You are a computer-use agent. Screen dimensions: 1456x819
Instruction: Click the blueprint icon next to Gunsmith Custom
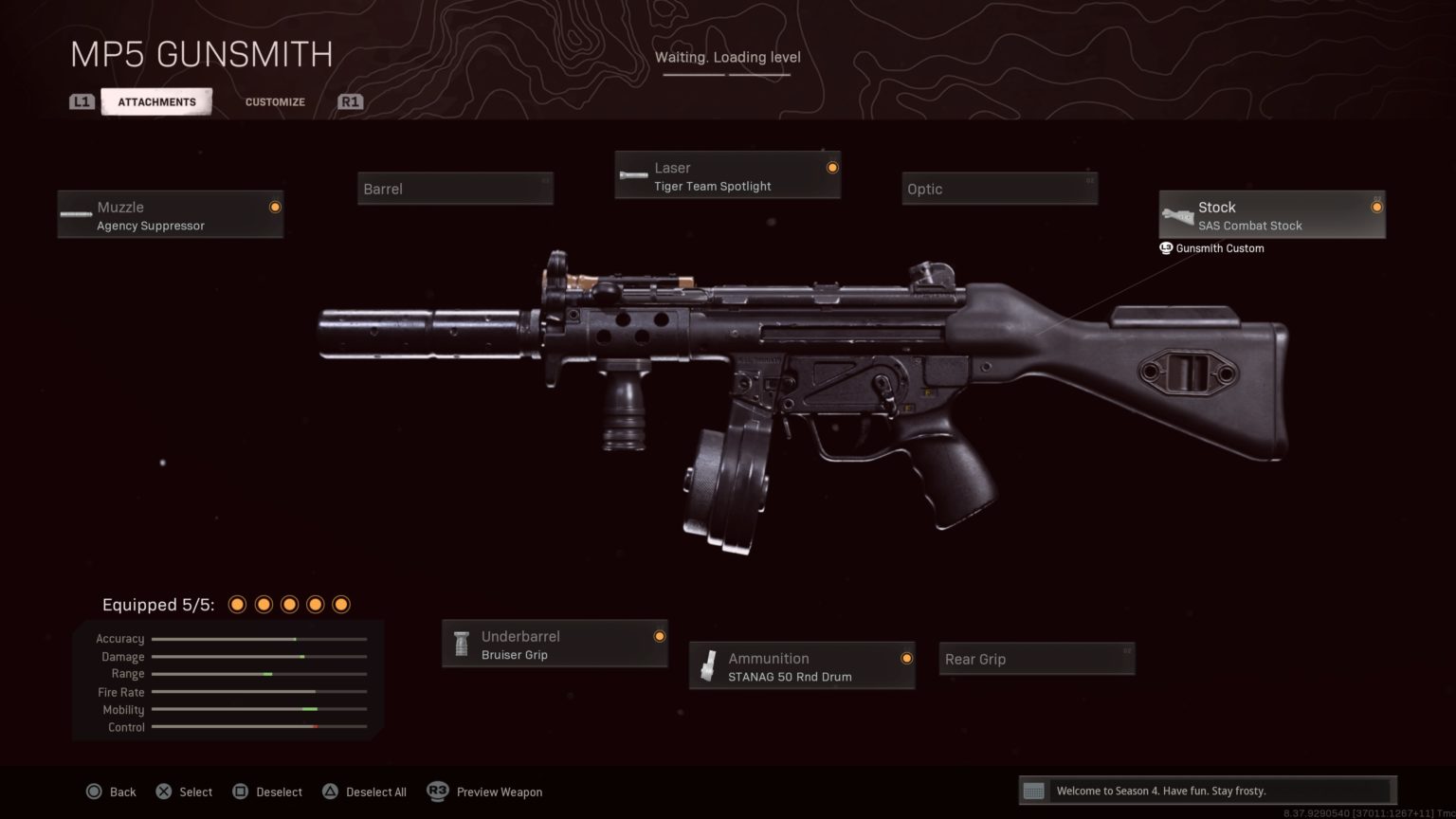click(1165, 248)
